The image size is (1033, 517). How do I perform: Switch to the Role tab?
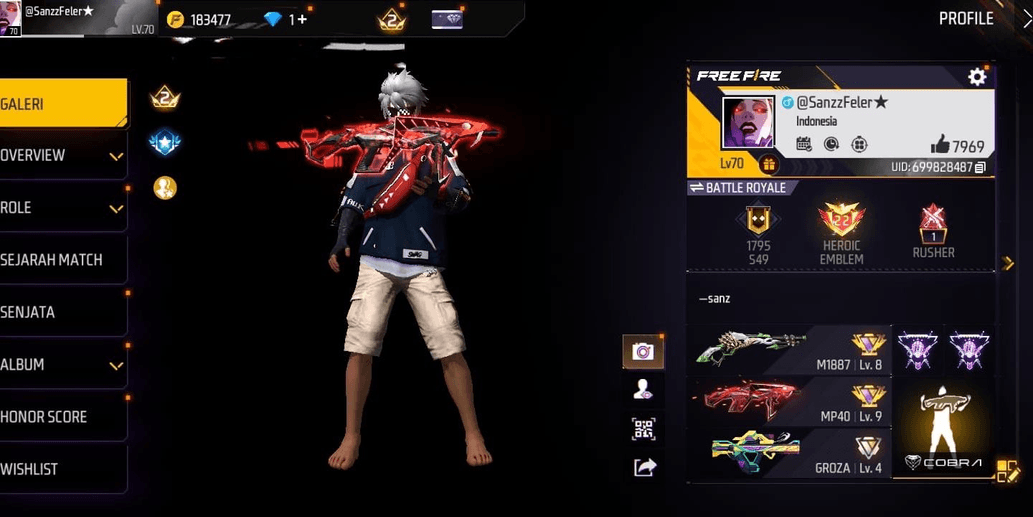(60, 208)
